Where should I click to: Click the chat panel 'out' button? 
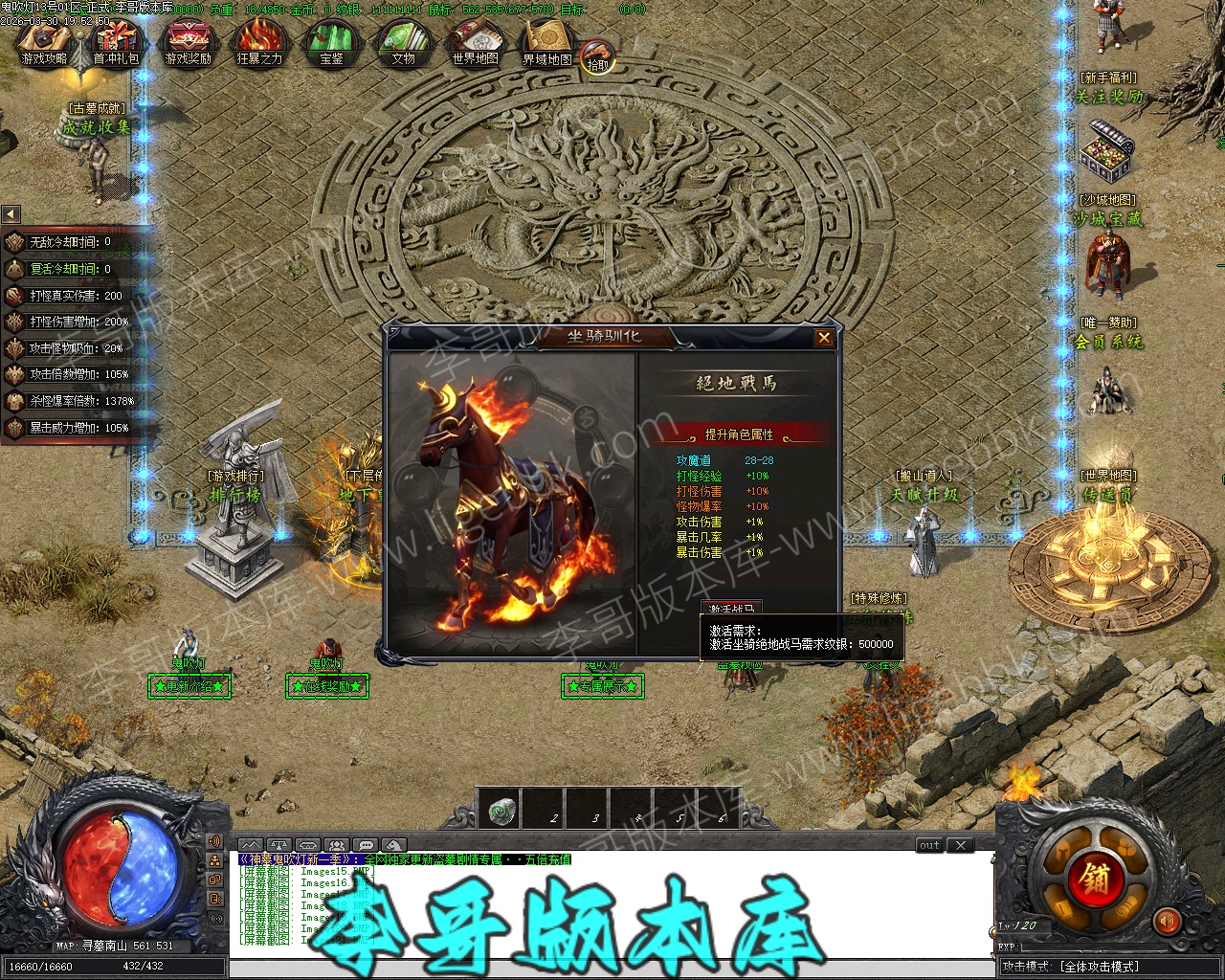929,845
